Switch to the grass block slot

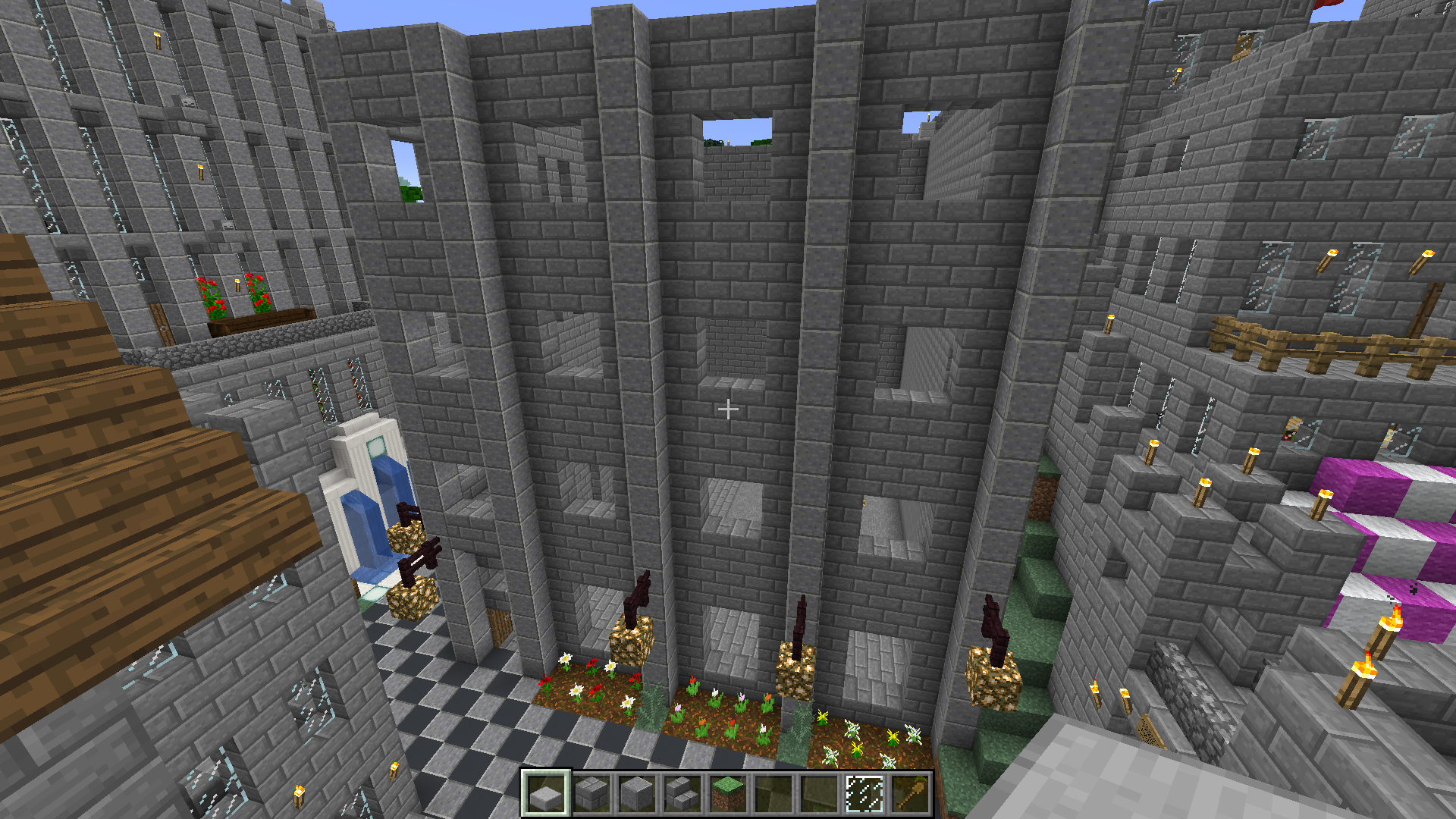[727, 794]
